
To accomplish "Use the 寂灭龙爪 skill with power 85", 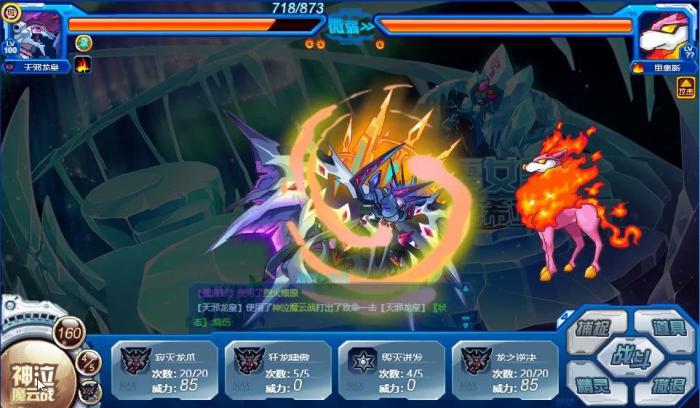I will 163,369.
